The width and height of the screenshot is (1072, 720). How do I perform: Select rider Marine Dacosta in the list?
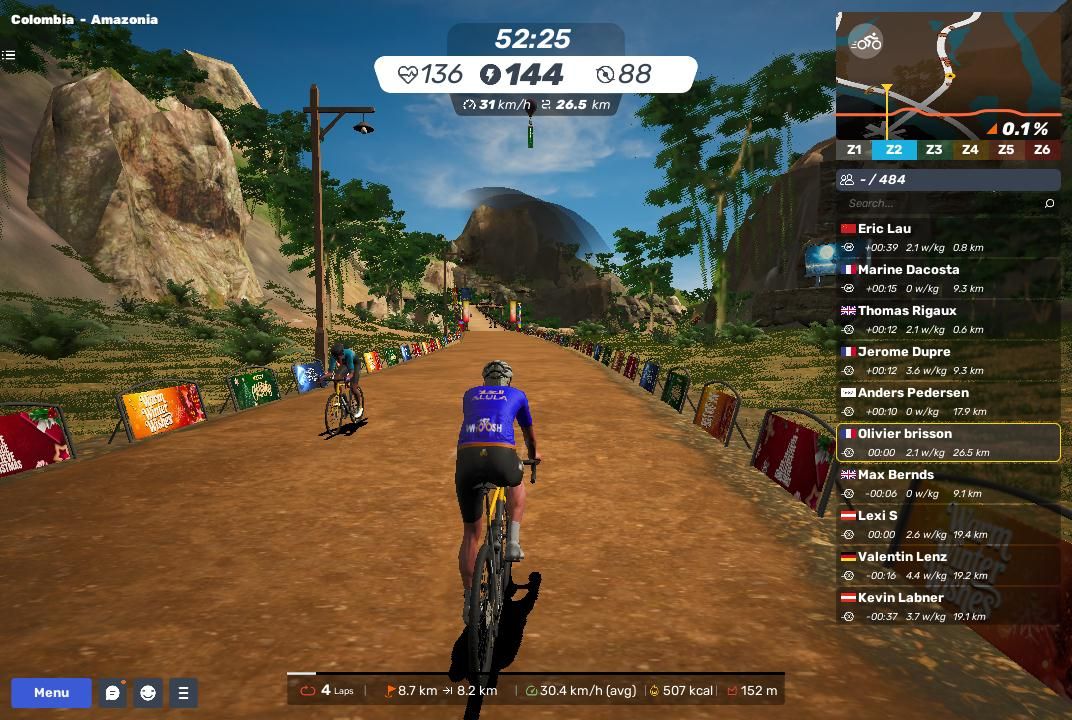click(x=948, y=278)
